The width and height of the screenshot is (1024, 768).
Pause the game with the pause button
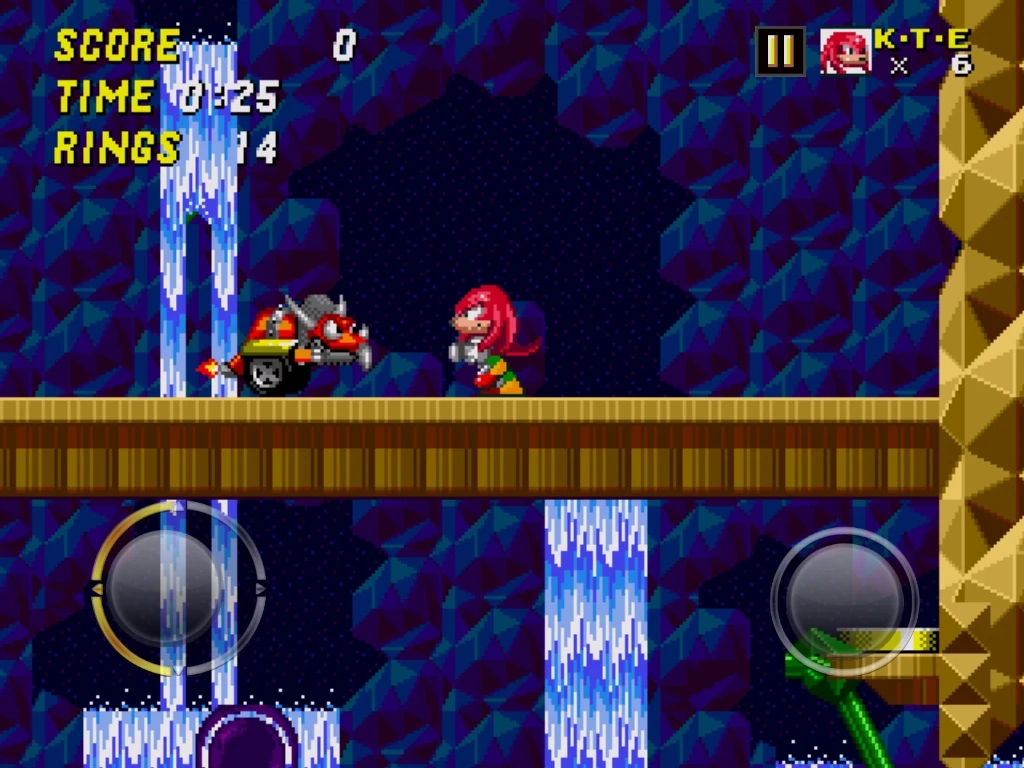coord(780,51)
